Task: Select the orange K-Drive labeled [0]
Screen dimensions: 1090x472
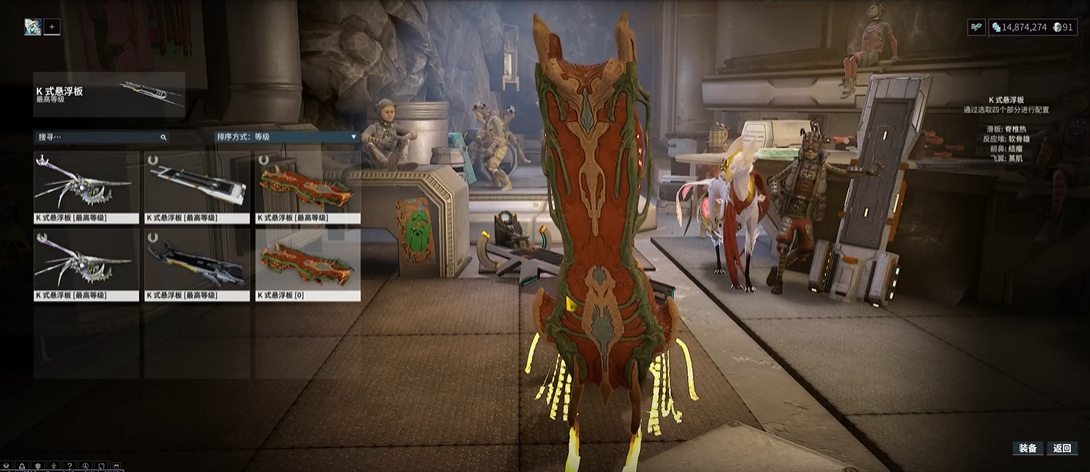Action: coord(307,264)
